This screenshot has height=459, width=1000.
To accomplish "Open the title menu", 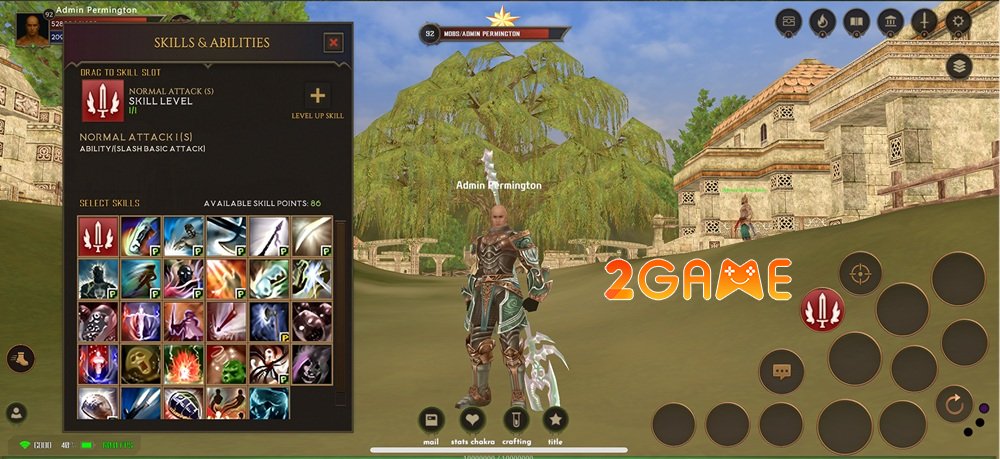I will 555,420.
